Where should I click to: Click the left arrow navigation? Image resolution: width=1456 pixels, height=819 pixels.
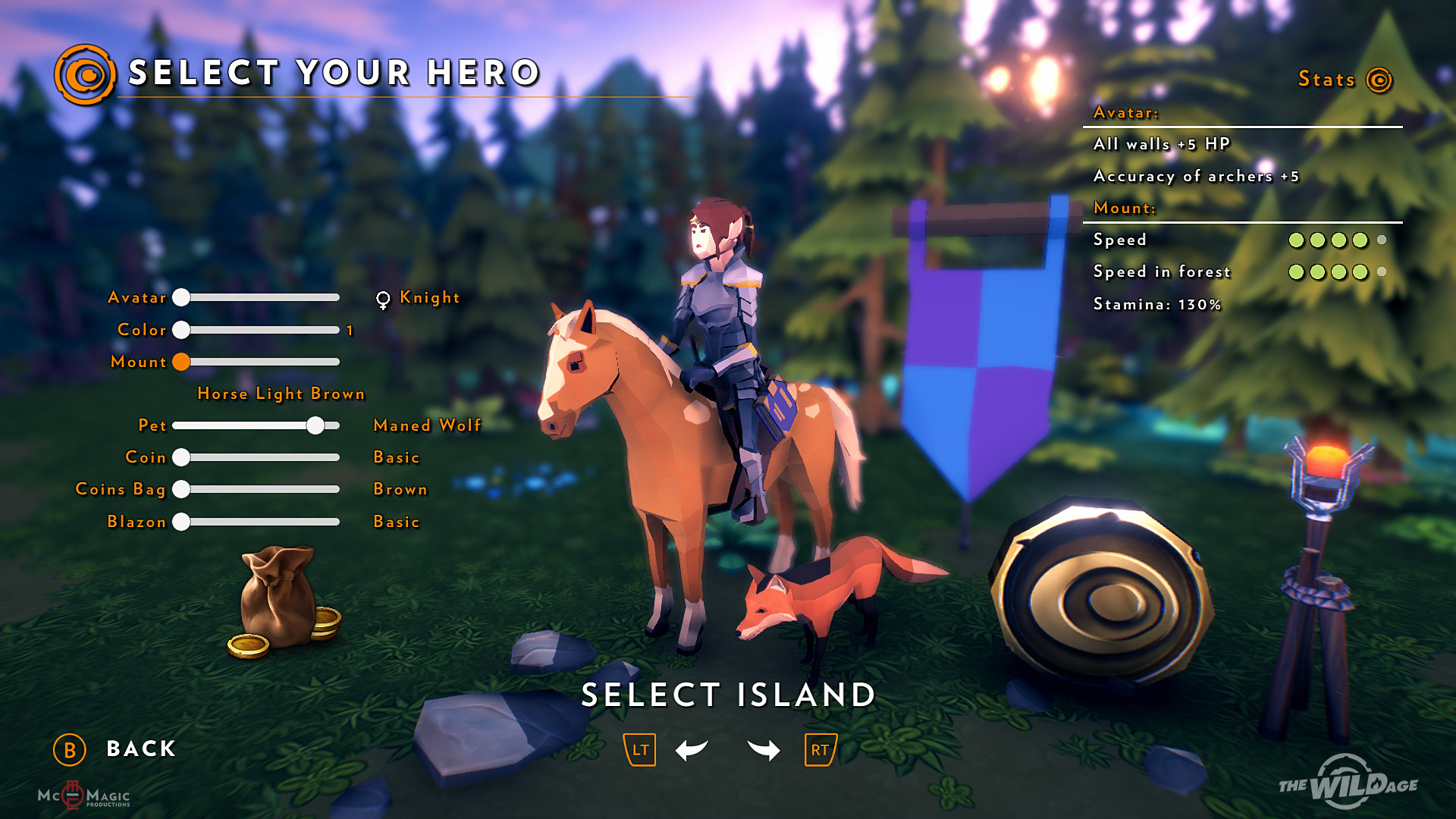(691, 750)
